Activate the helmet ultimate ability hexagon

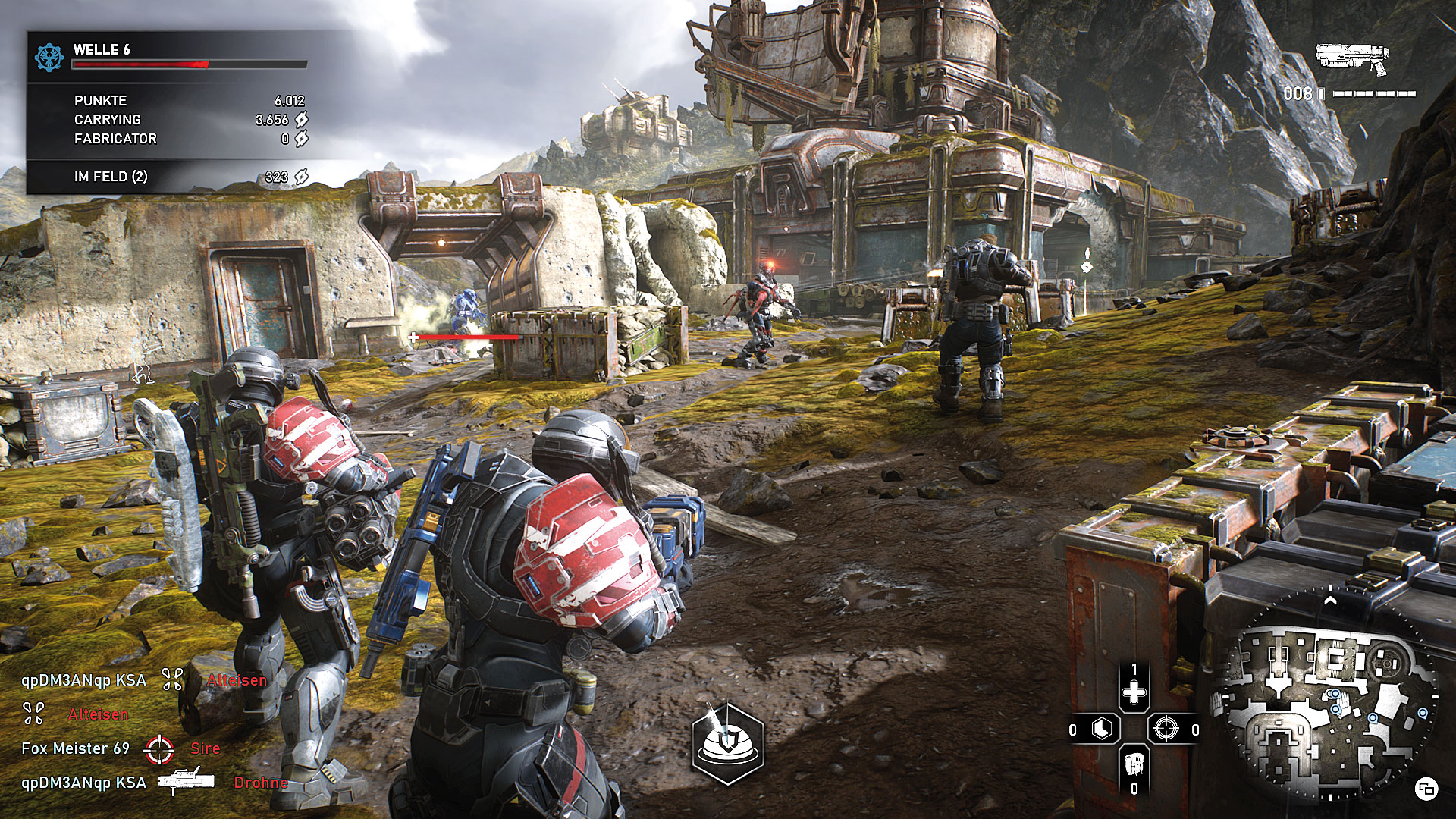pyautogui.click(x=728, y=742)
